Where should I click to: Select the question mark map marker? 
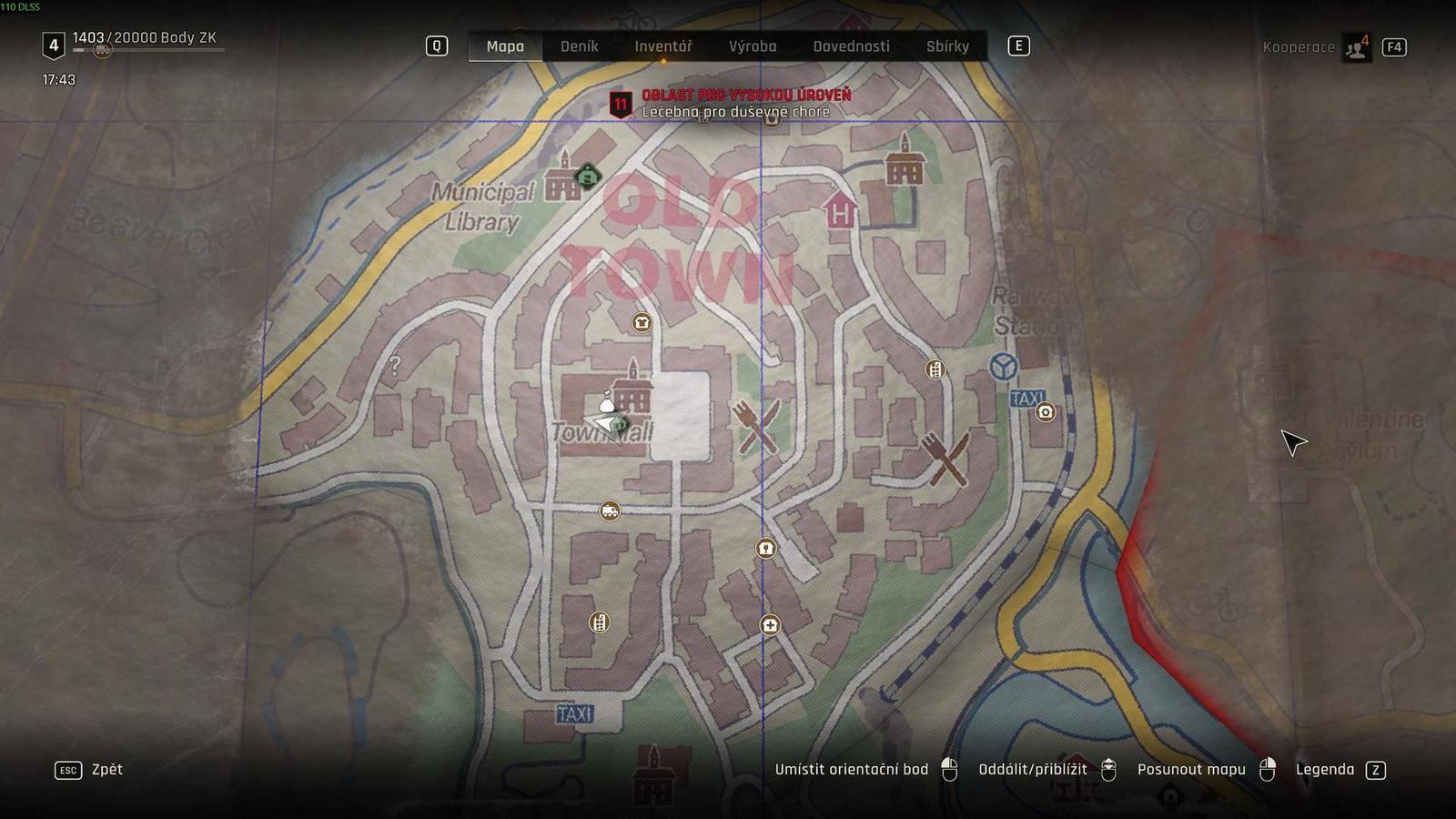coord(394,367)
